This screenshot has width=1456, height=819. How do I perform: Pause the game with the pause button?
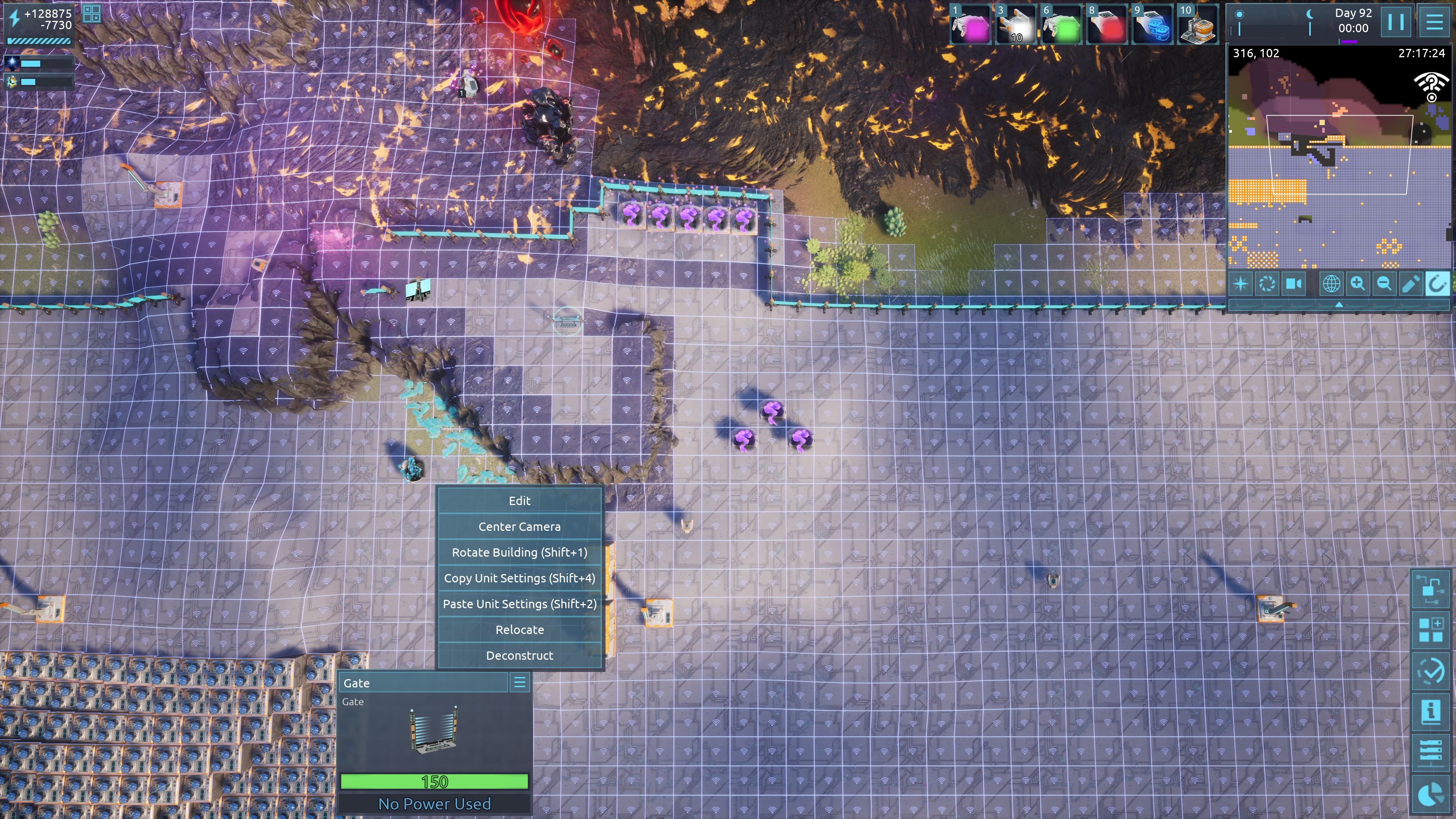pos(1396,23)
